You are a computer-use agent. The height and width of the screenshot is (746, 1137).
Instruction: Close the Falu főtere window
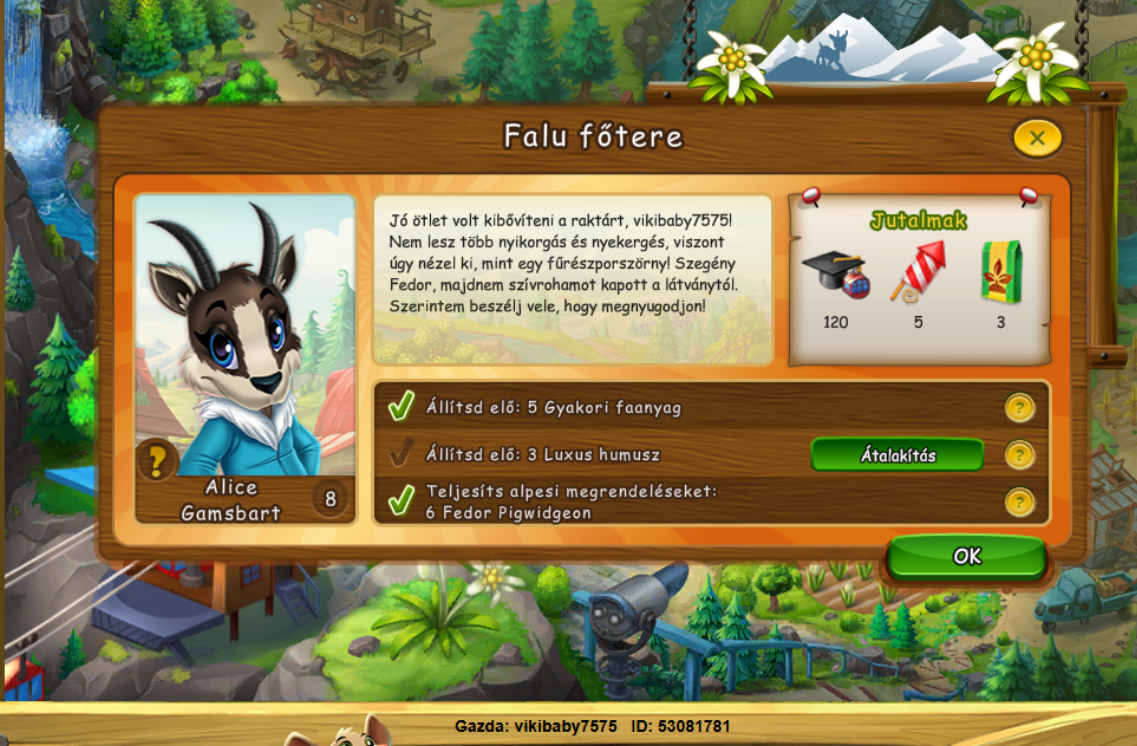(x=1037, y=138)
